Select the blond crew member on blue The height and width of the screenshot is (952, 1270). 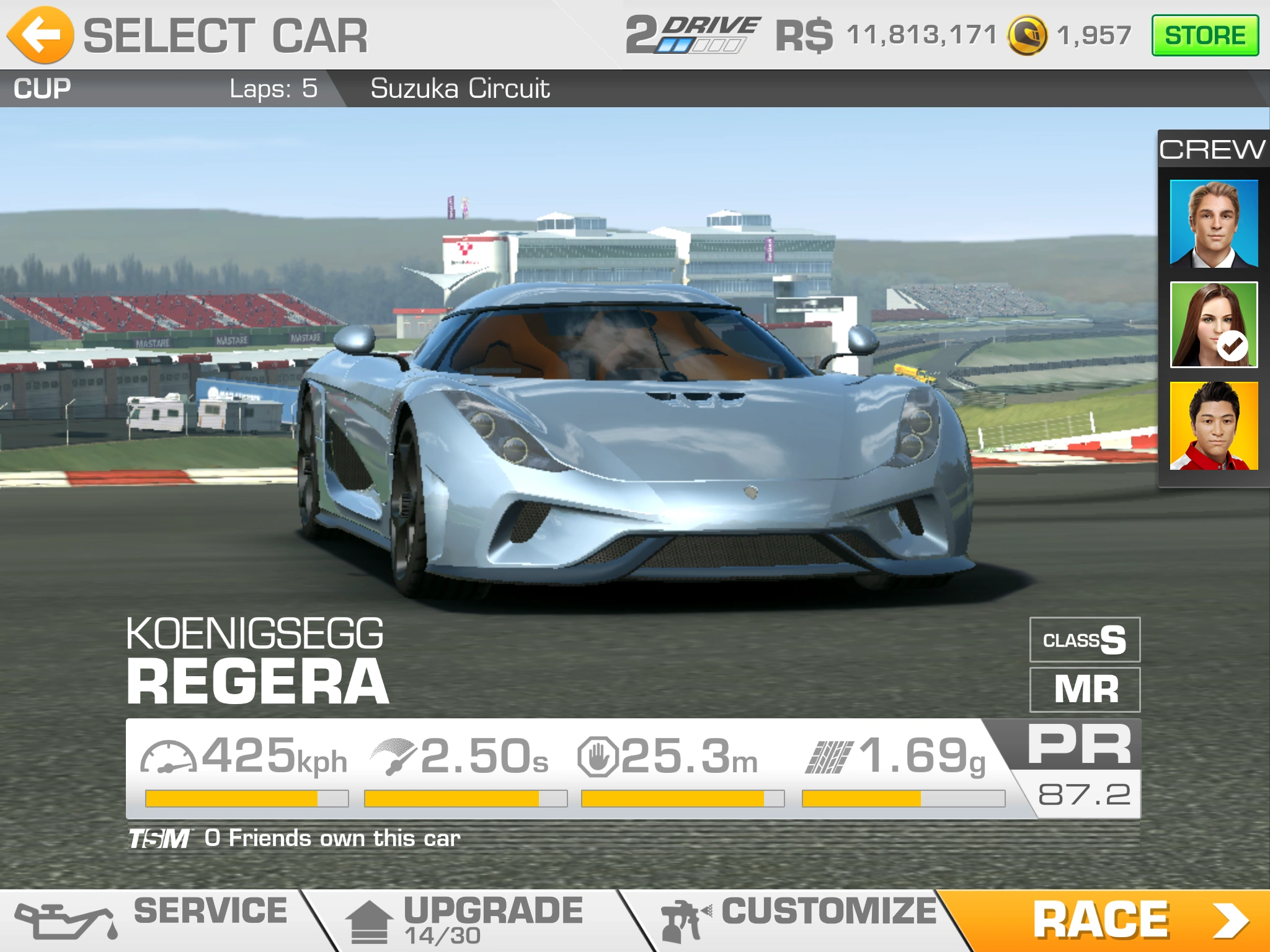[x=1214, y=224]
